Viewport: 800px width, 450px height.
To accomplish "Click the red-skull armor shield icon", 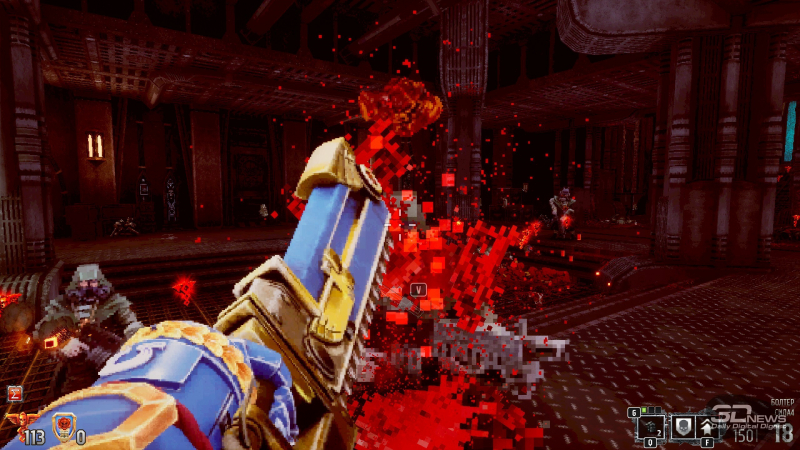I will tap(61, 418).
